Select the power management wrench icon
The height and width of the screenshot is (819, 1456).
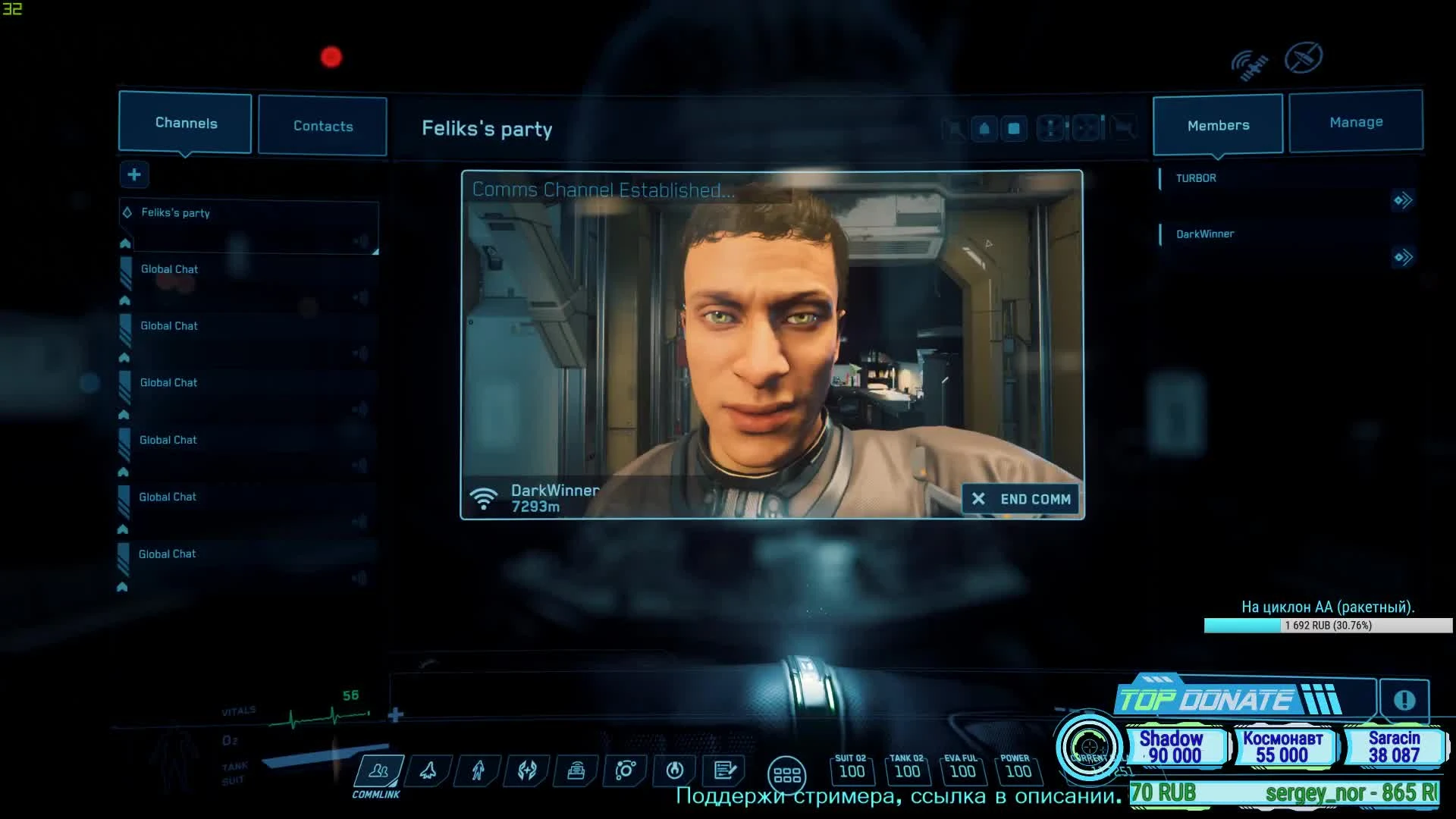675,770
